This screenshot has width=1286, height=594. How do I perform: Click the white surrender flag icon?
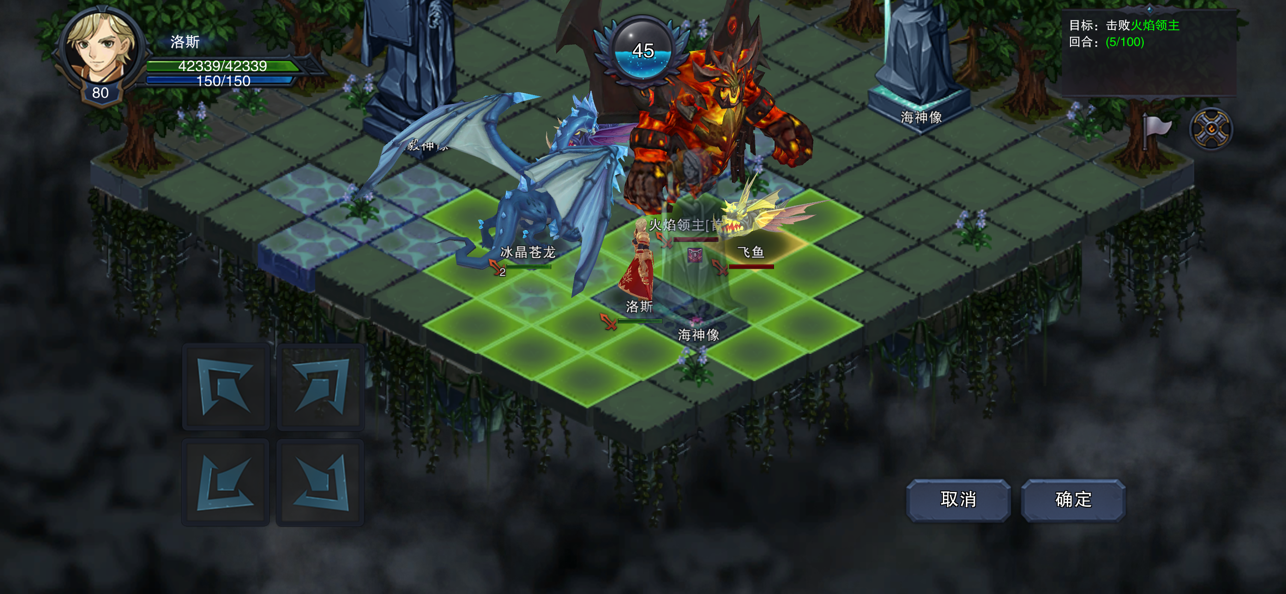(1157, 128)
